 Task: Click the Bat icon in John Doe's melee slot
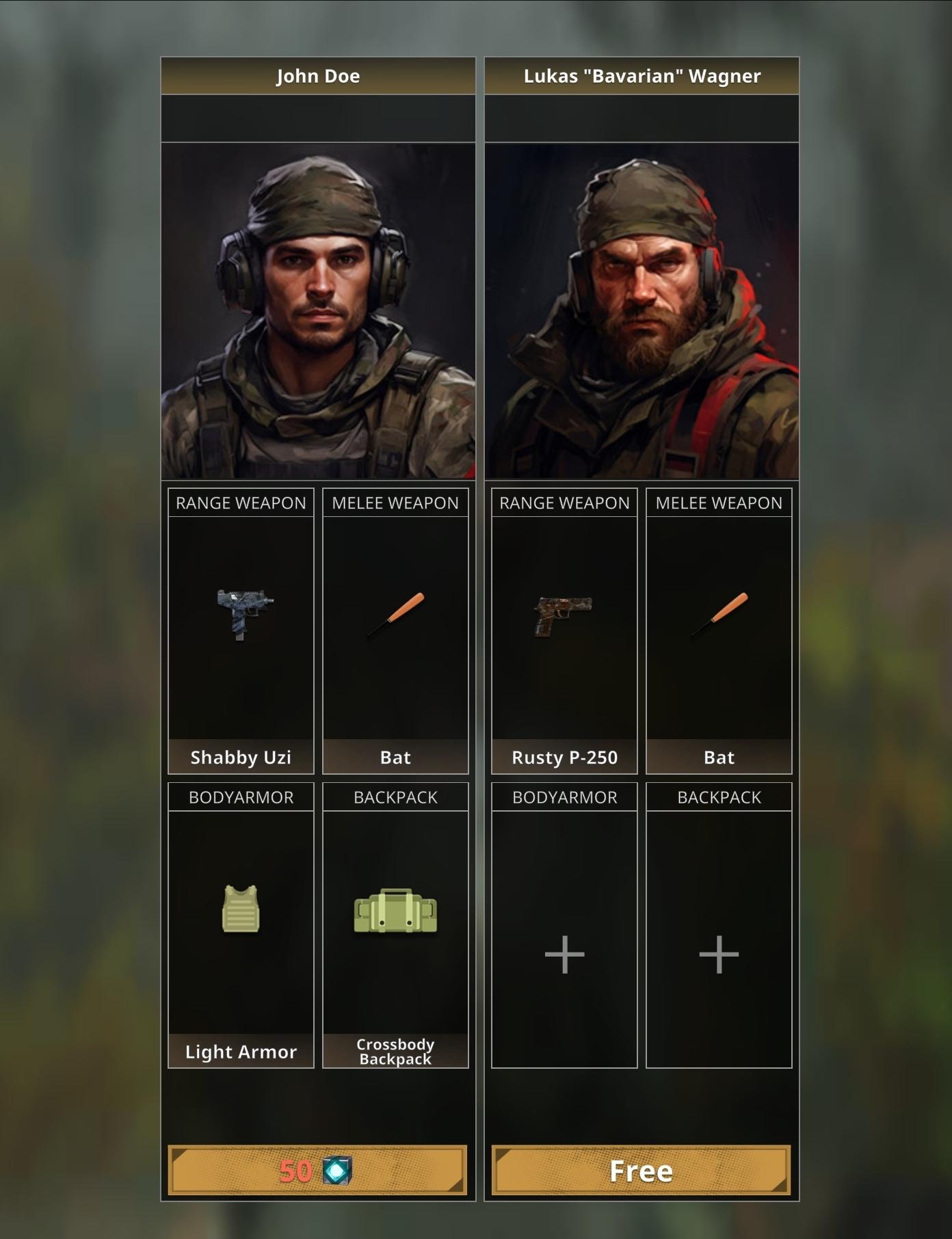point(395,615)
